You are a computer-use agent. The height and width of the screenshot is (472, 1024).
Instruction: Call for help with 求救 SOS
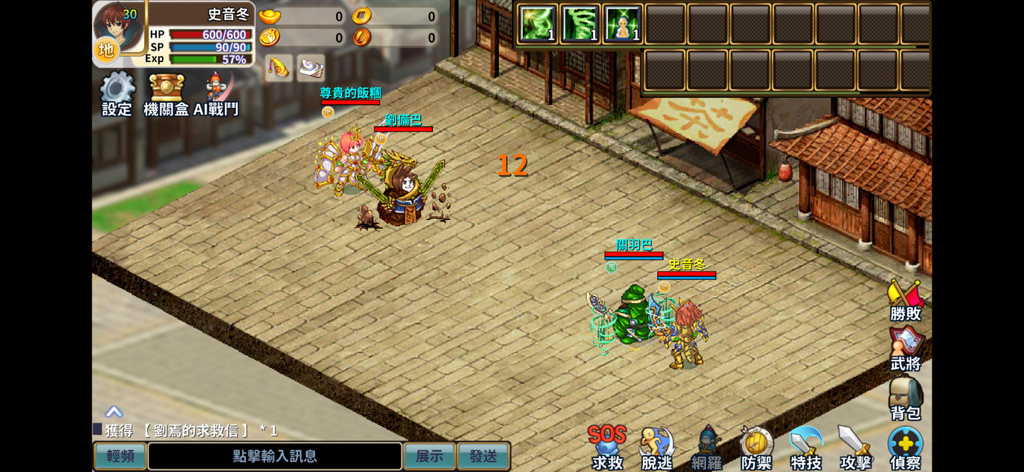(x=607, y=446)
